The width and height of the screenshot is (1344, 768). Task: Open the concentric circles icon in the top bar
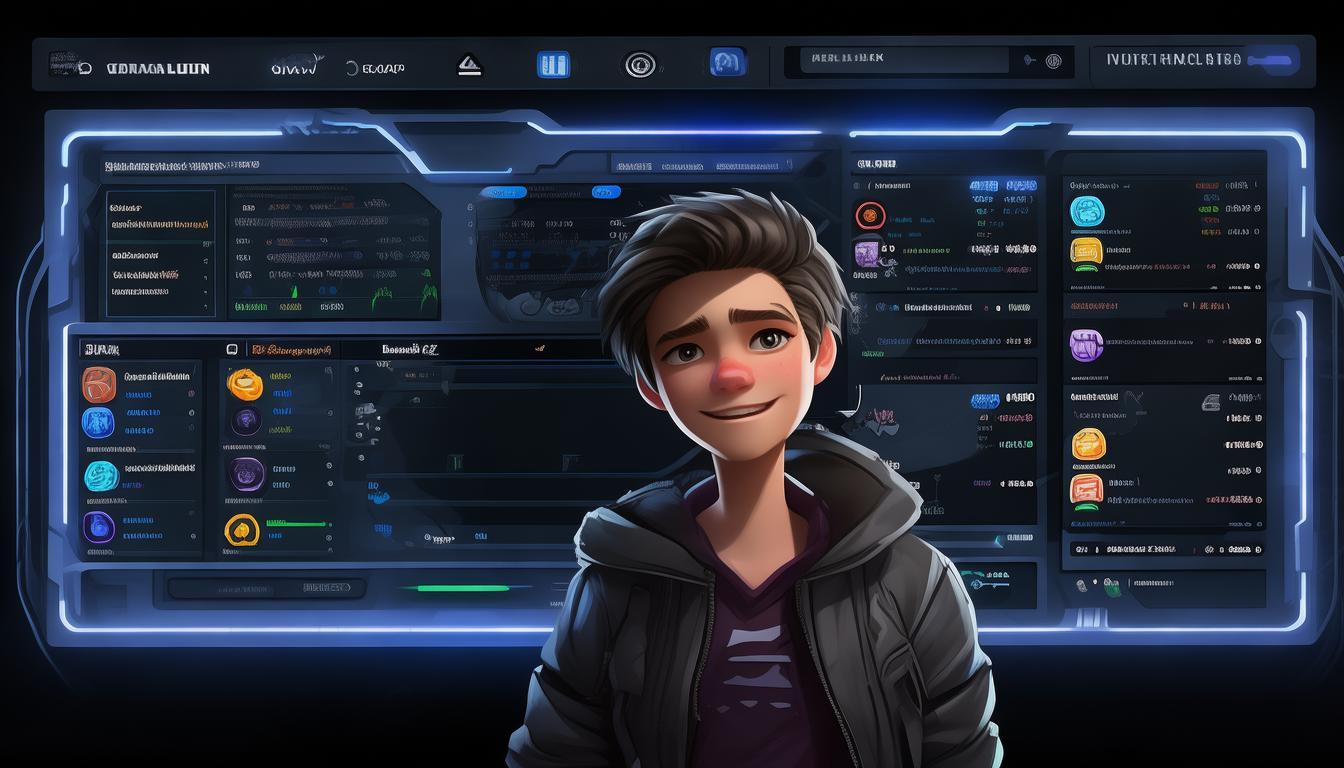[x=640, y=65]
